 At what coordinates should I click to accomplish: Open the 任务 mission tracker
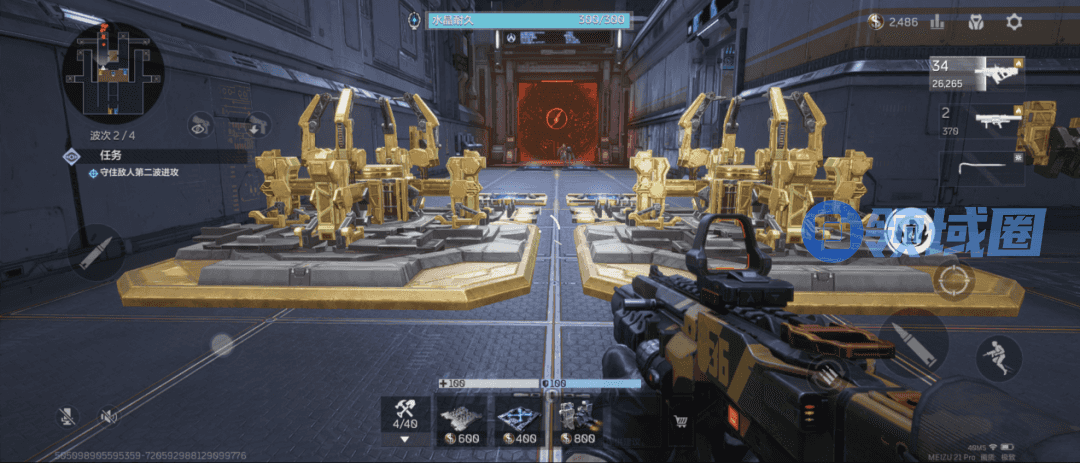[110, 156]
